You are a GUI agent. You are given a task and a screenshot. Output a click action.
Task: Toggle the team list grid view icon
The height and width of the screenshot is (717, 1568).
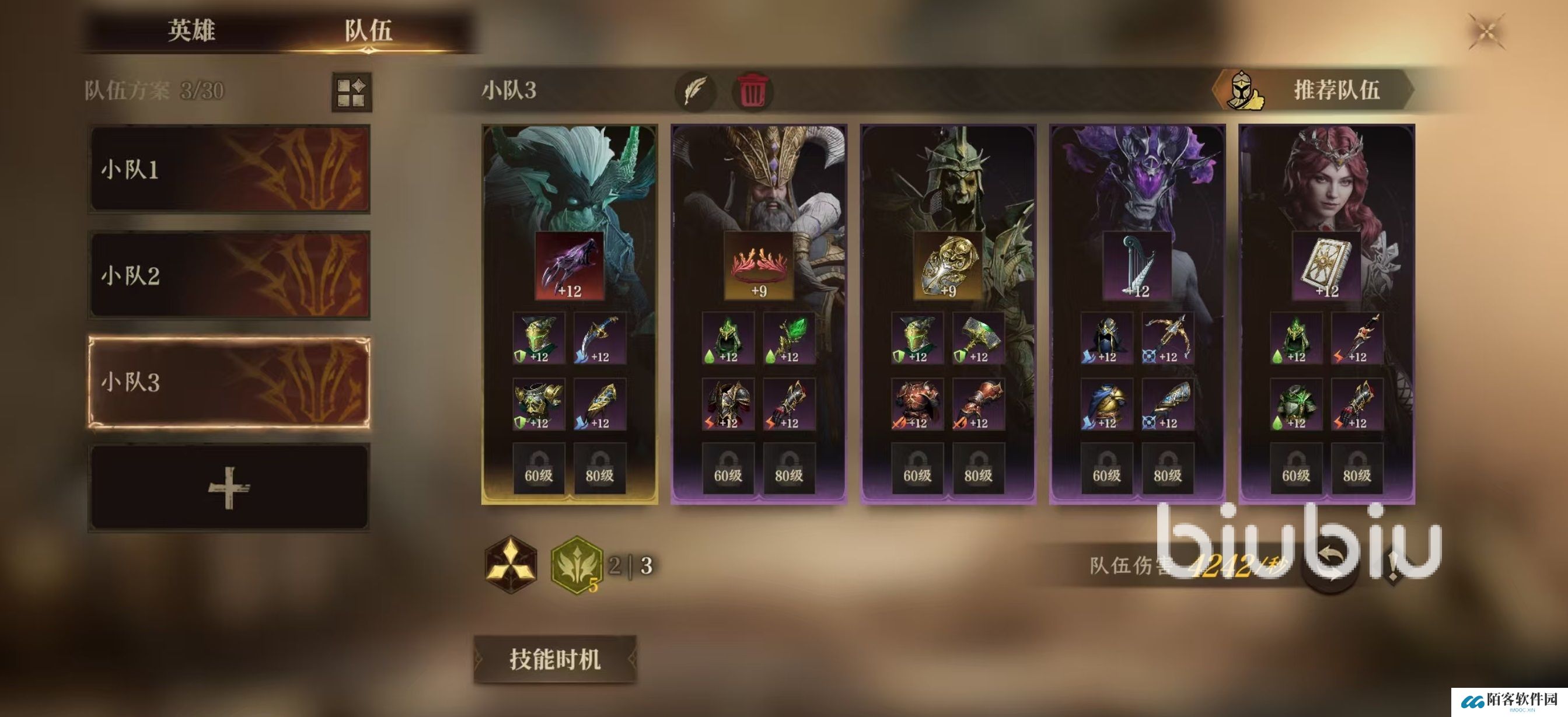(351, 92)
